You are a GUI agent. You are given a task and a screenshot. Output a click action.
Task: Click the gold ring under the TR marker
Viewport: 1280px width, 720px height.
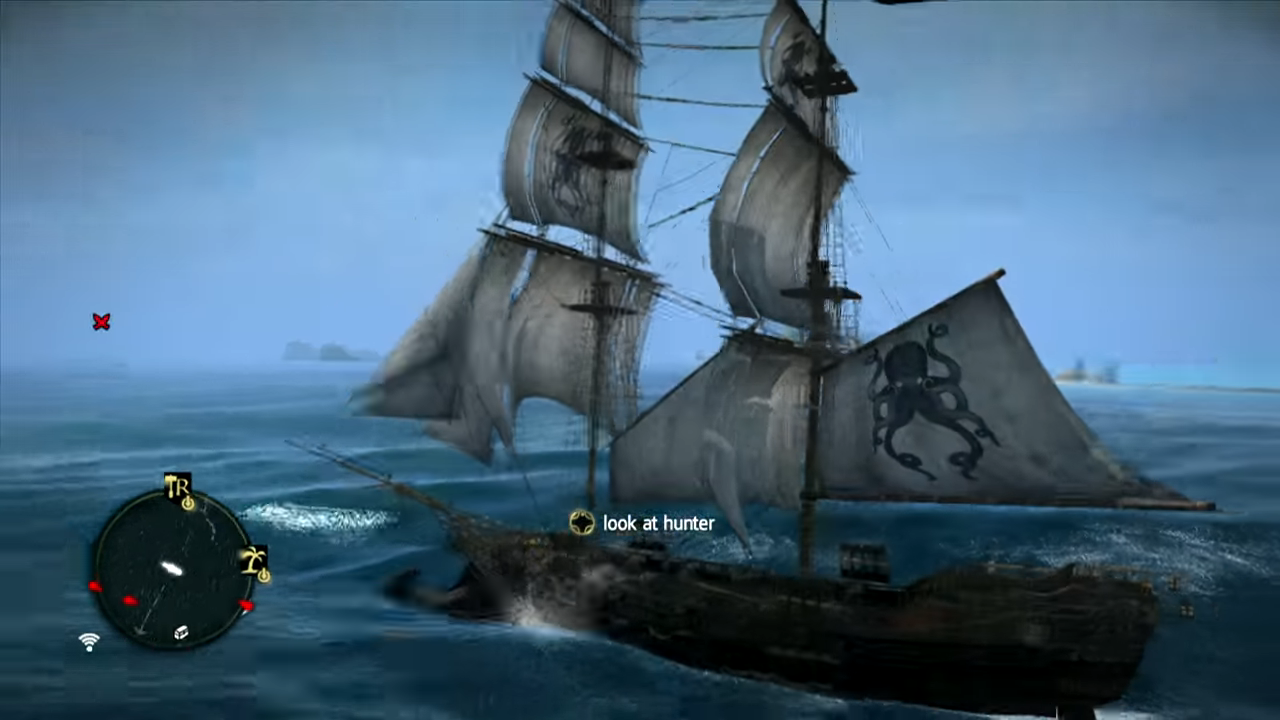(x=187, y=504)
